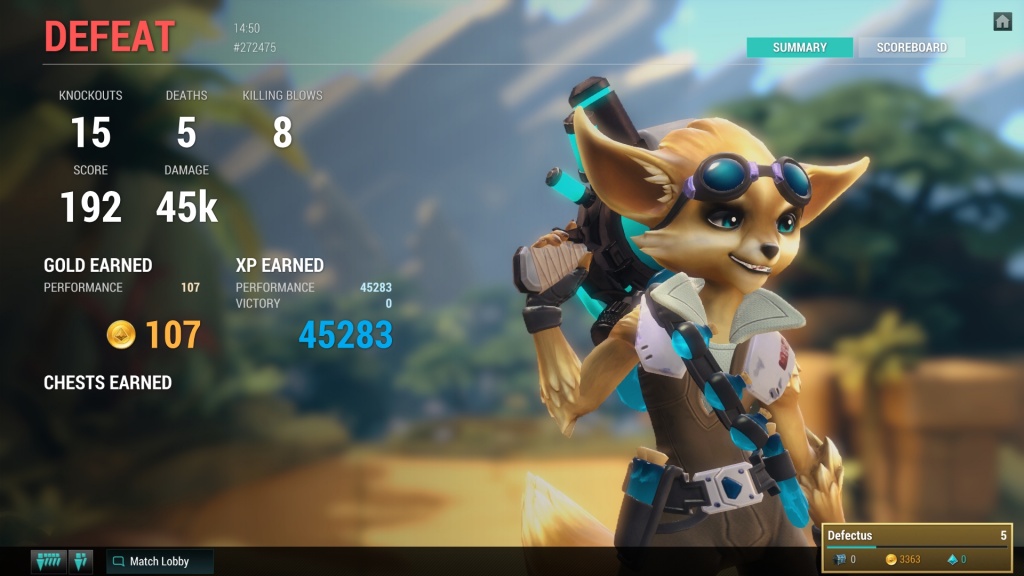Return home with the house icon
Image resolution: width=1024 pixels, height=576 pixels.
(x=1002, y=21)
